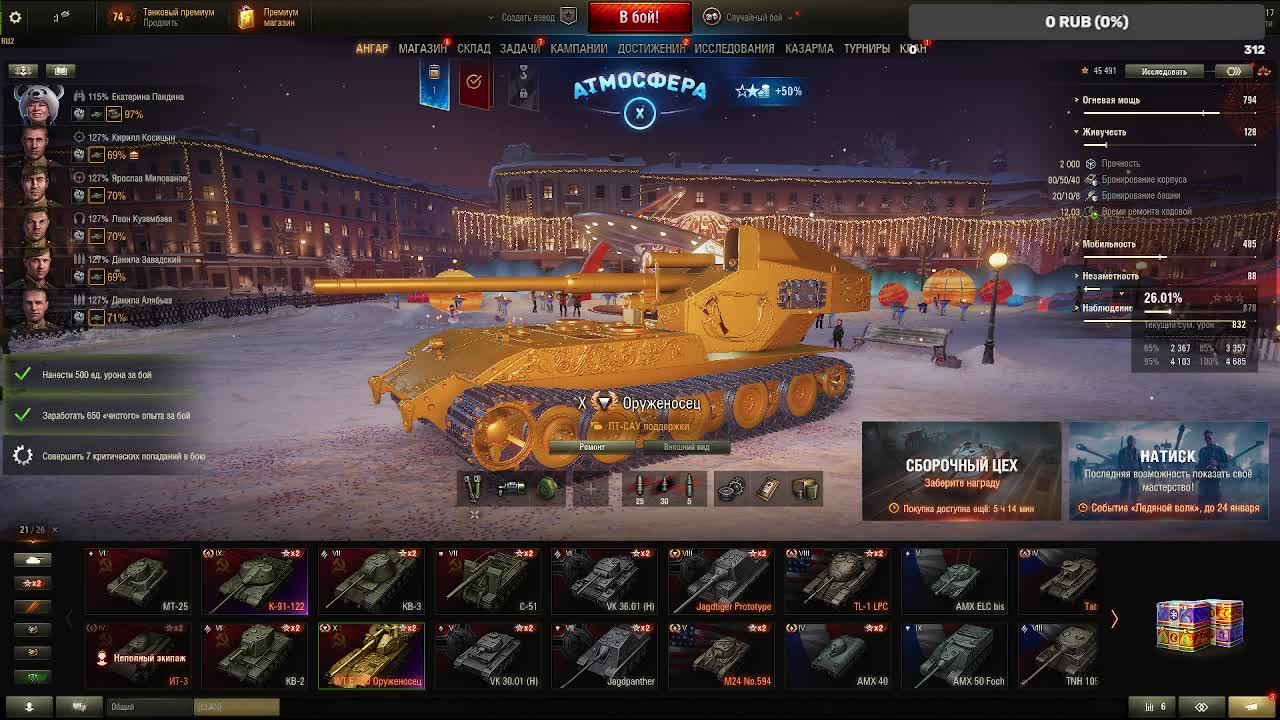Switch to the Склад depot tab
1280x720 pixels.
coord(474,48)
